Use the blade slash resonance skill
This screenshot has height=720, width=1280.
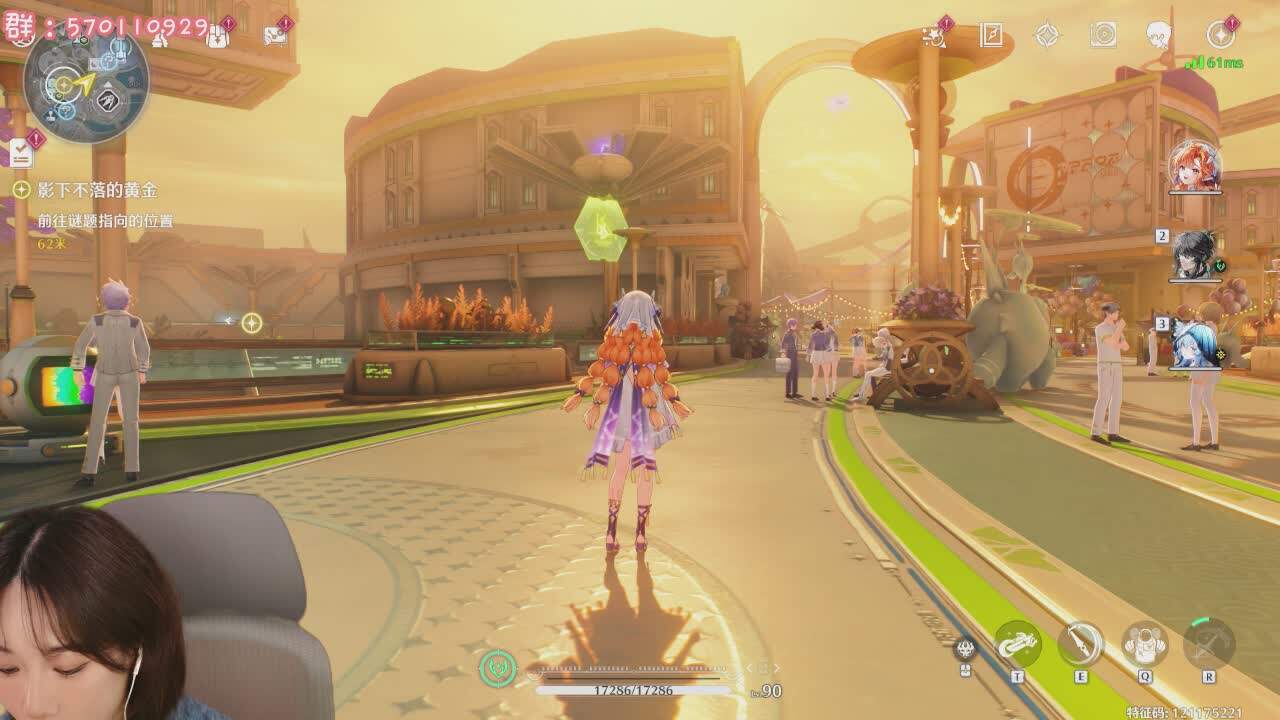coord(1081,644)
